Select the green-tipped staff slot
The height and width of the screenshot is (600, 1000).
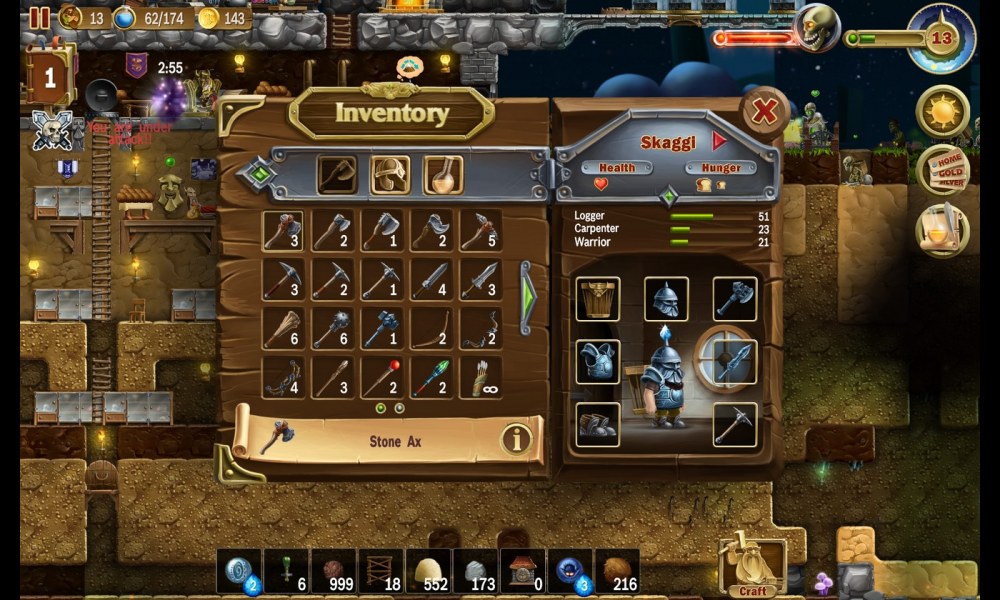[431, 378]
